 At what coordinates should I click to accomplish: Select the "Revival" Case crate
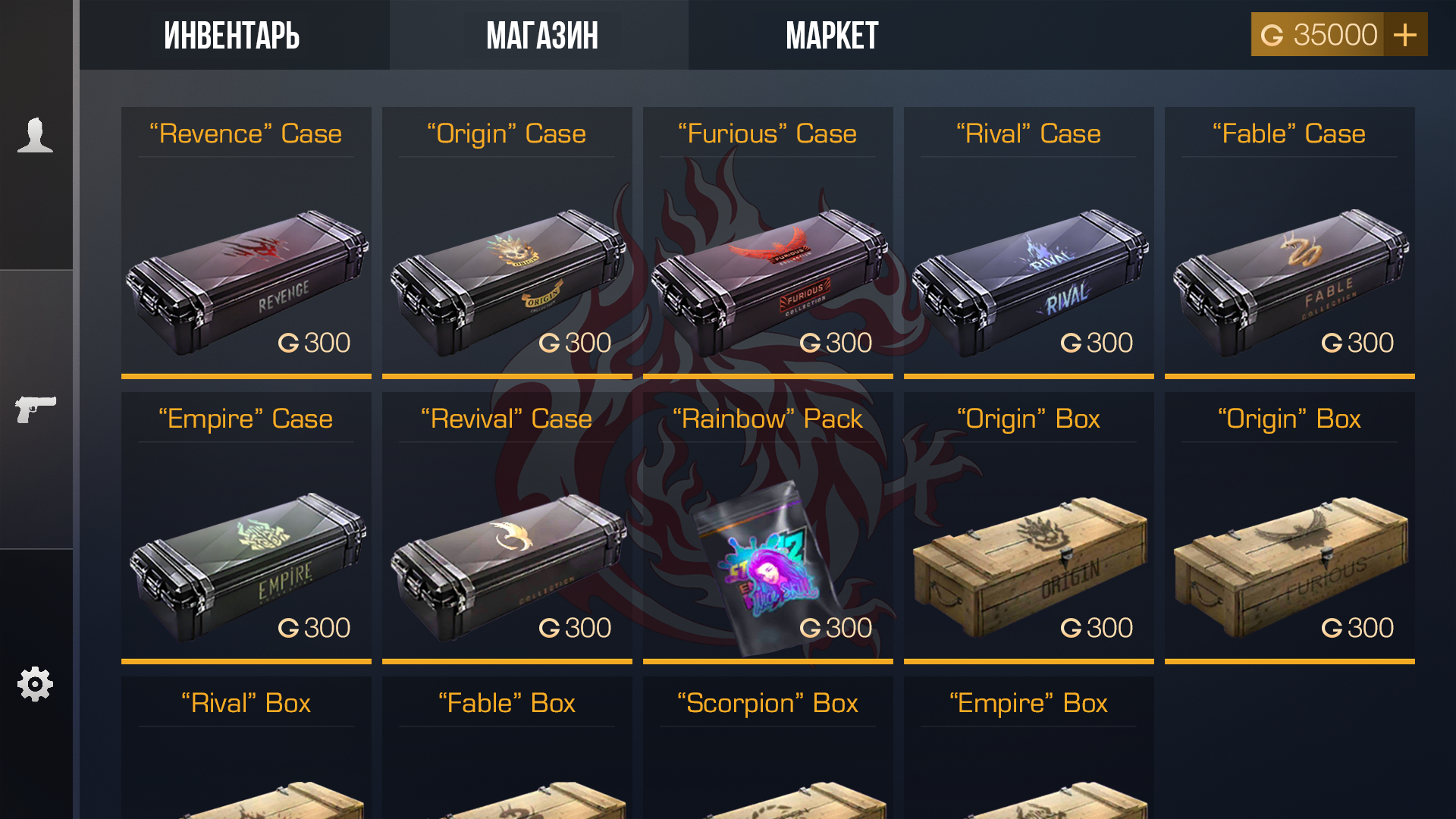pyautogui.click(x=507, y=554)
